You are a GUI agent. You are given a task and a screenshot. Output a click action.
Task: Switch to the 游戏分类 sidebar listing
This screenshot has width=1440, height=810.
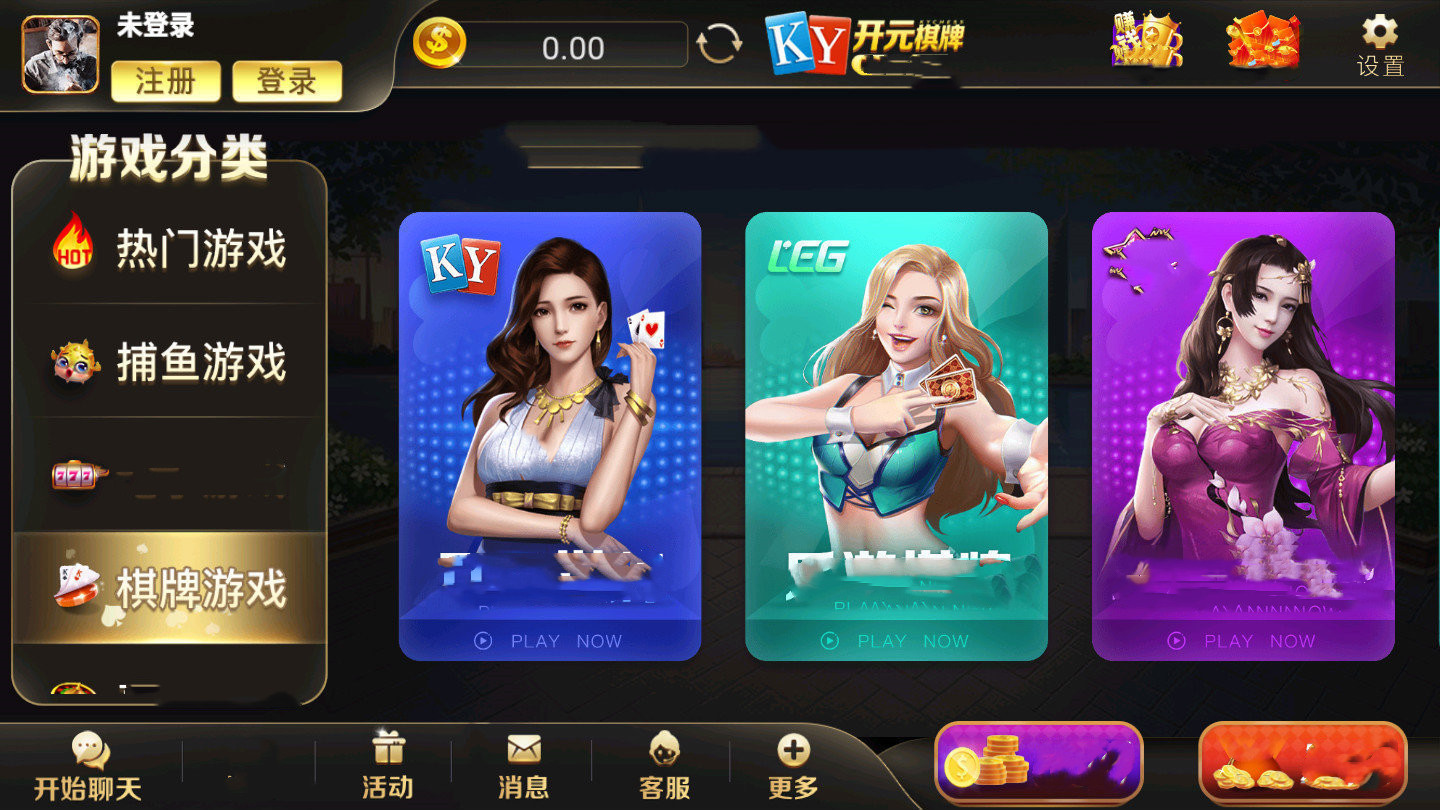(168, 158)
